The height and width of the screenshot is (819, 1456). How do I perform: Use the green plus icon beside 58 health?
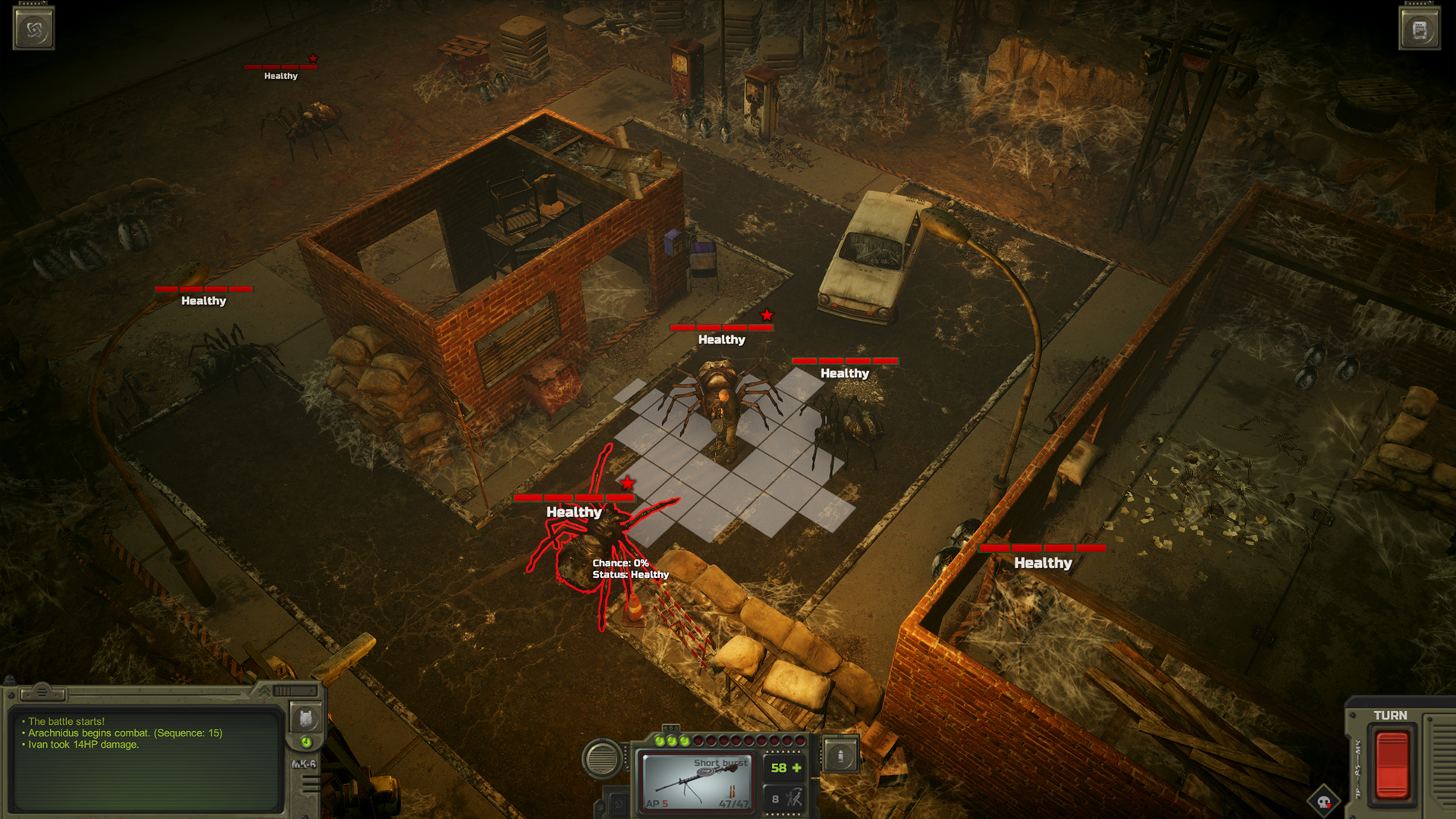coord(797,767)
